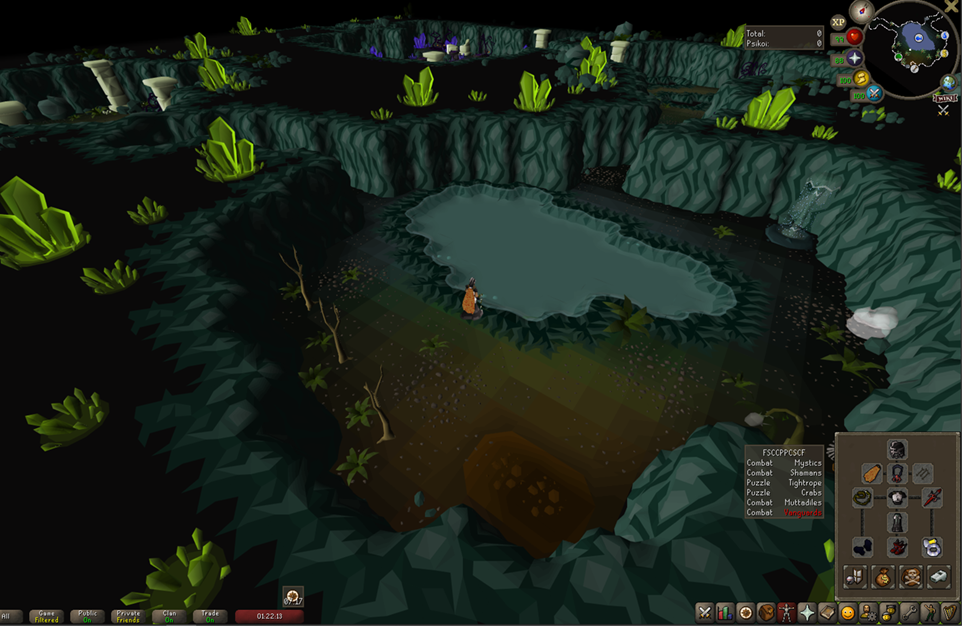The width and height of the screenshot is (962, 626).
Task: Switch to the Prayer star tab
Action: coord(807,612)
